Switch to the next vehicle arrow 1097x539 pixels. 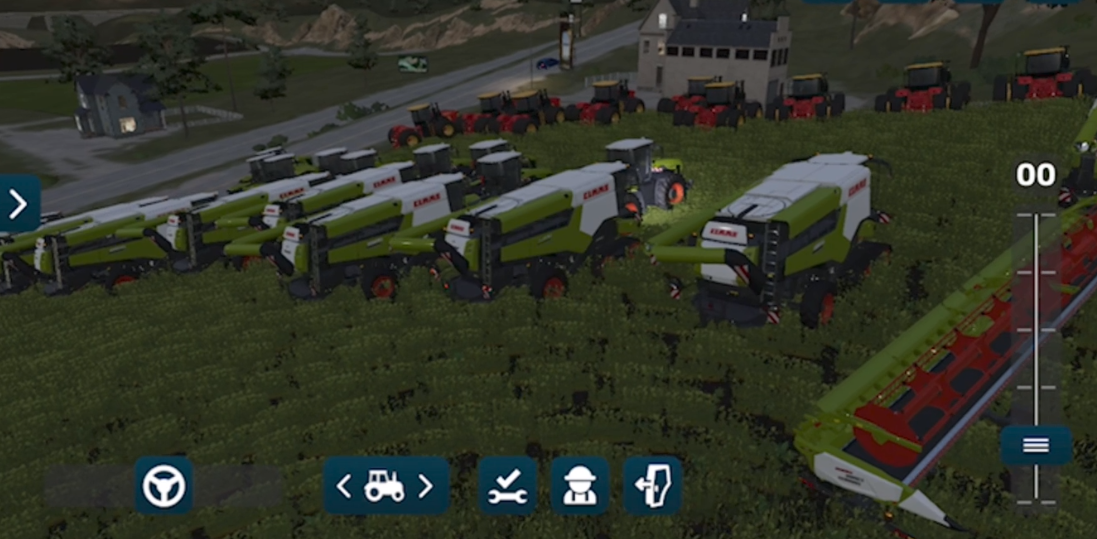(426, 486)
